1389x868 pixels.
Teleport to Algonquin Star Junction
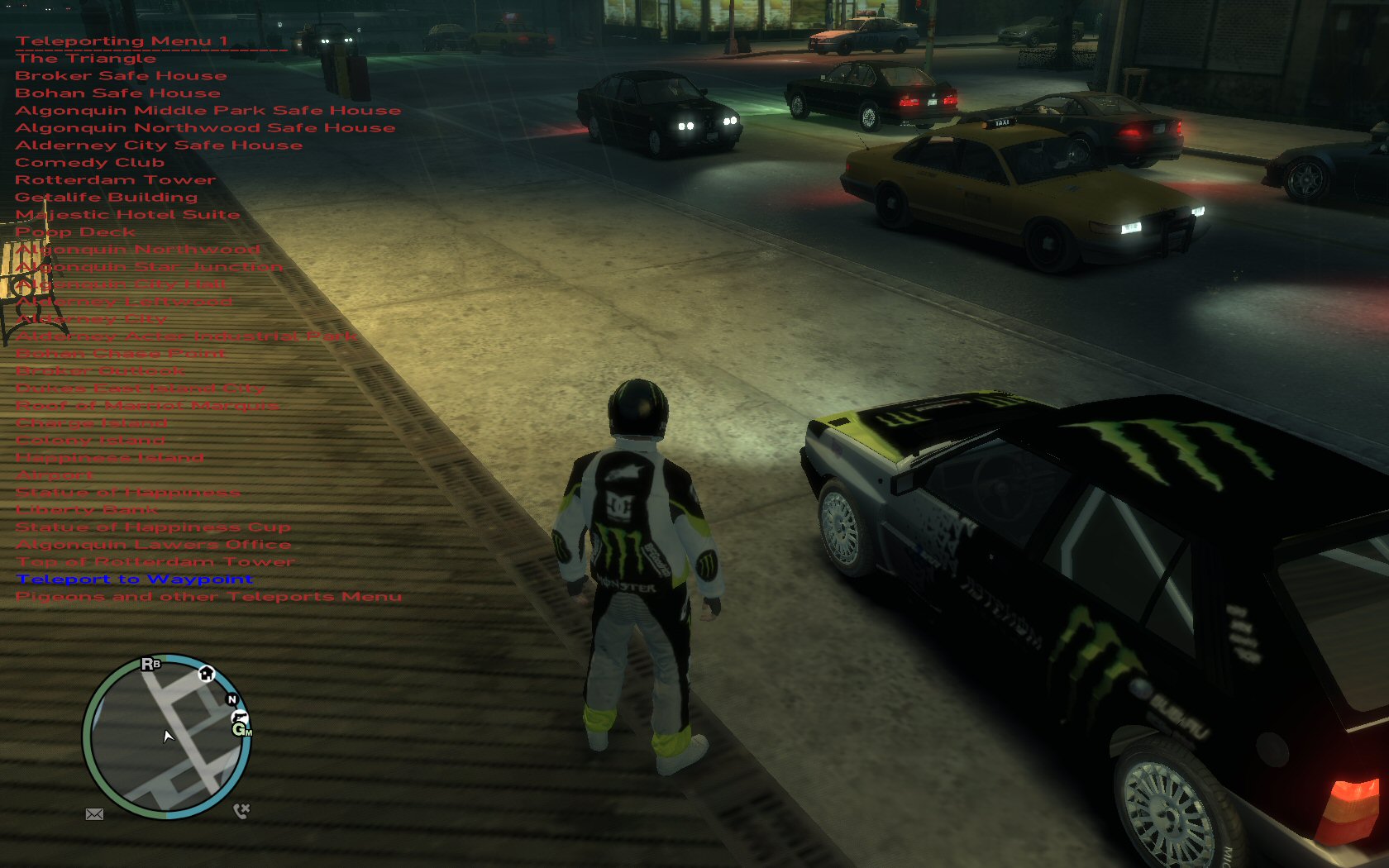(x=150, y=267)
